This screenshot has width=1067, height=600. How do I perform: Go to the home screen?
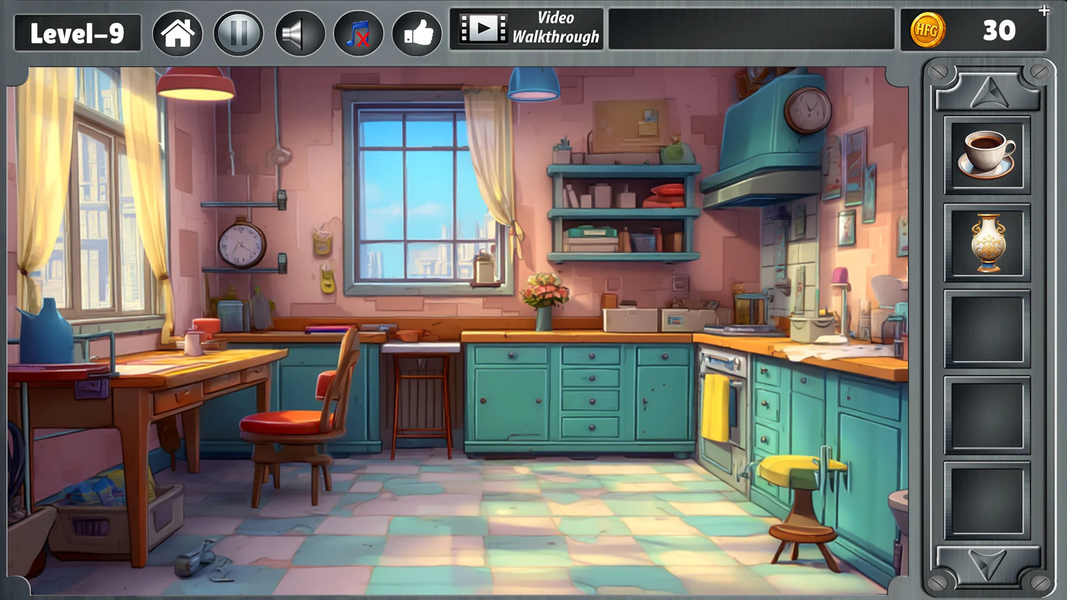(178, 34)
